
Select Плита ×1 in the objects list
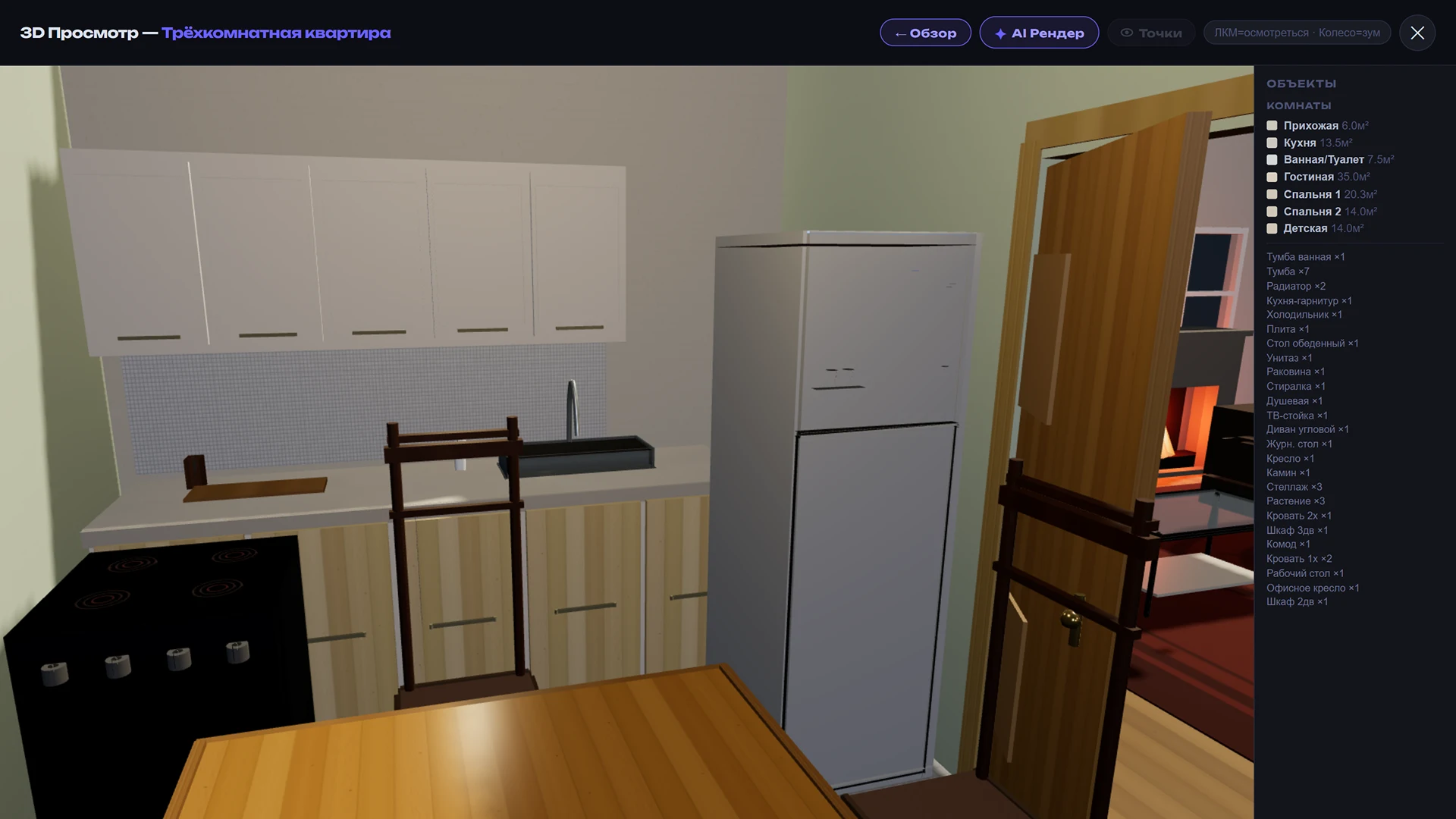tap(1288, 329)
